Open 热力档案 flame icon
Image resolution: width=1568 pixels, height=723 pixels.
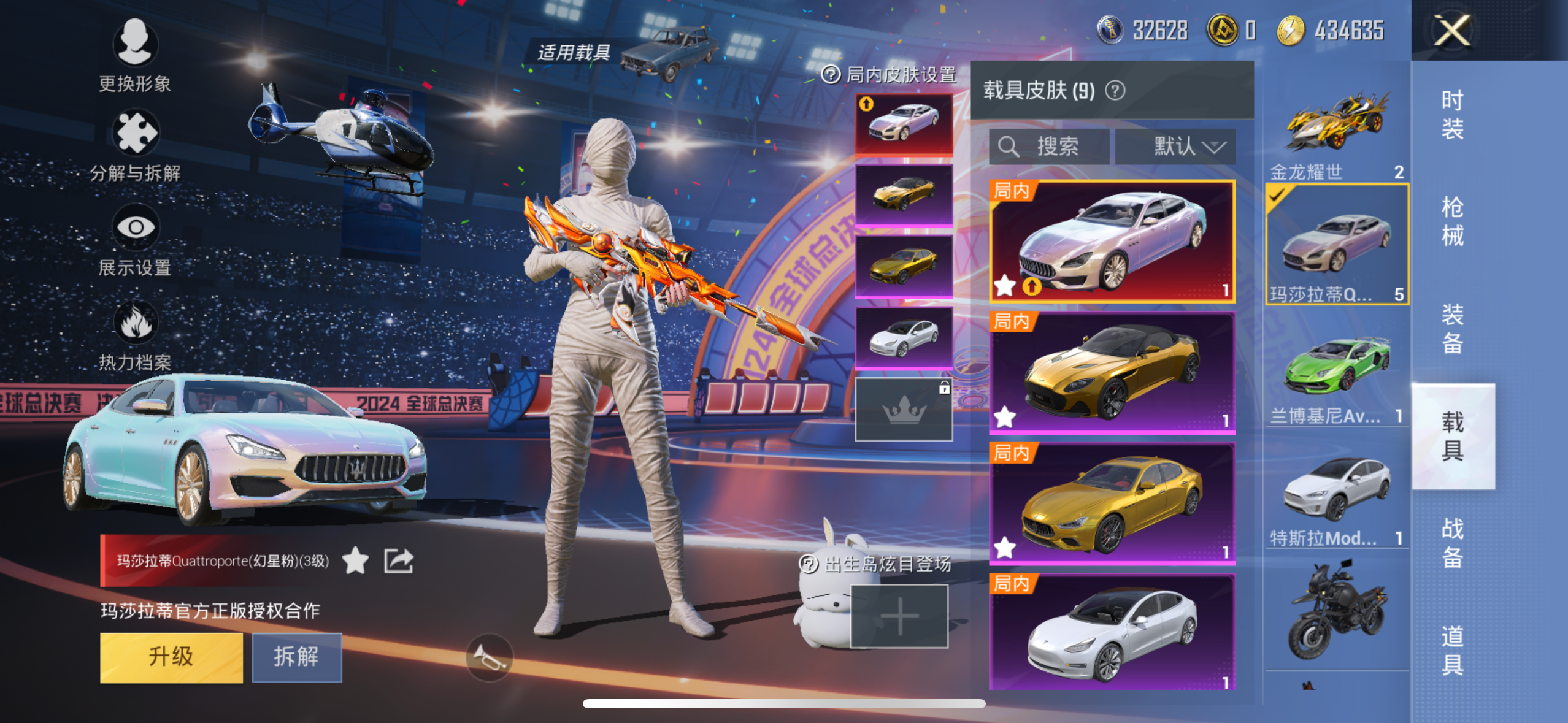[135, 335]
